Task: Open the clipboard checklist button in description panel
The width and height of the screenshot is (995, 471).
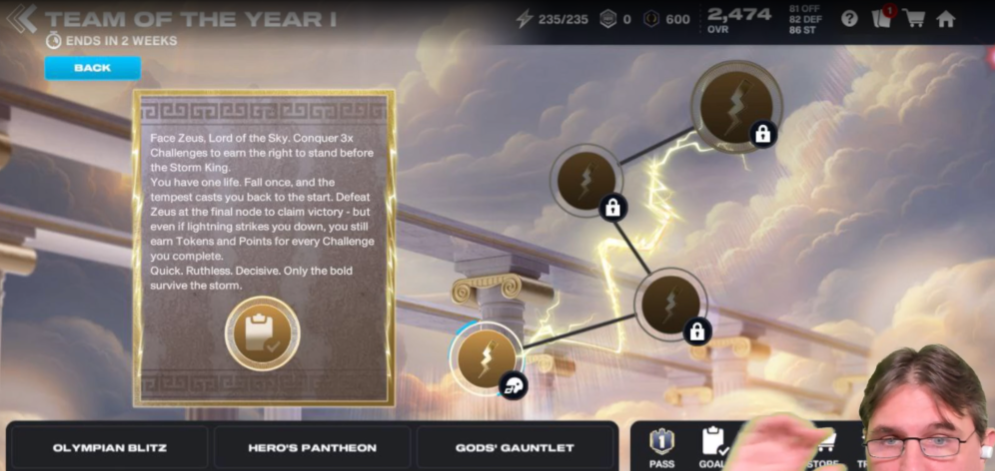Action: (x=263, y=334)
